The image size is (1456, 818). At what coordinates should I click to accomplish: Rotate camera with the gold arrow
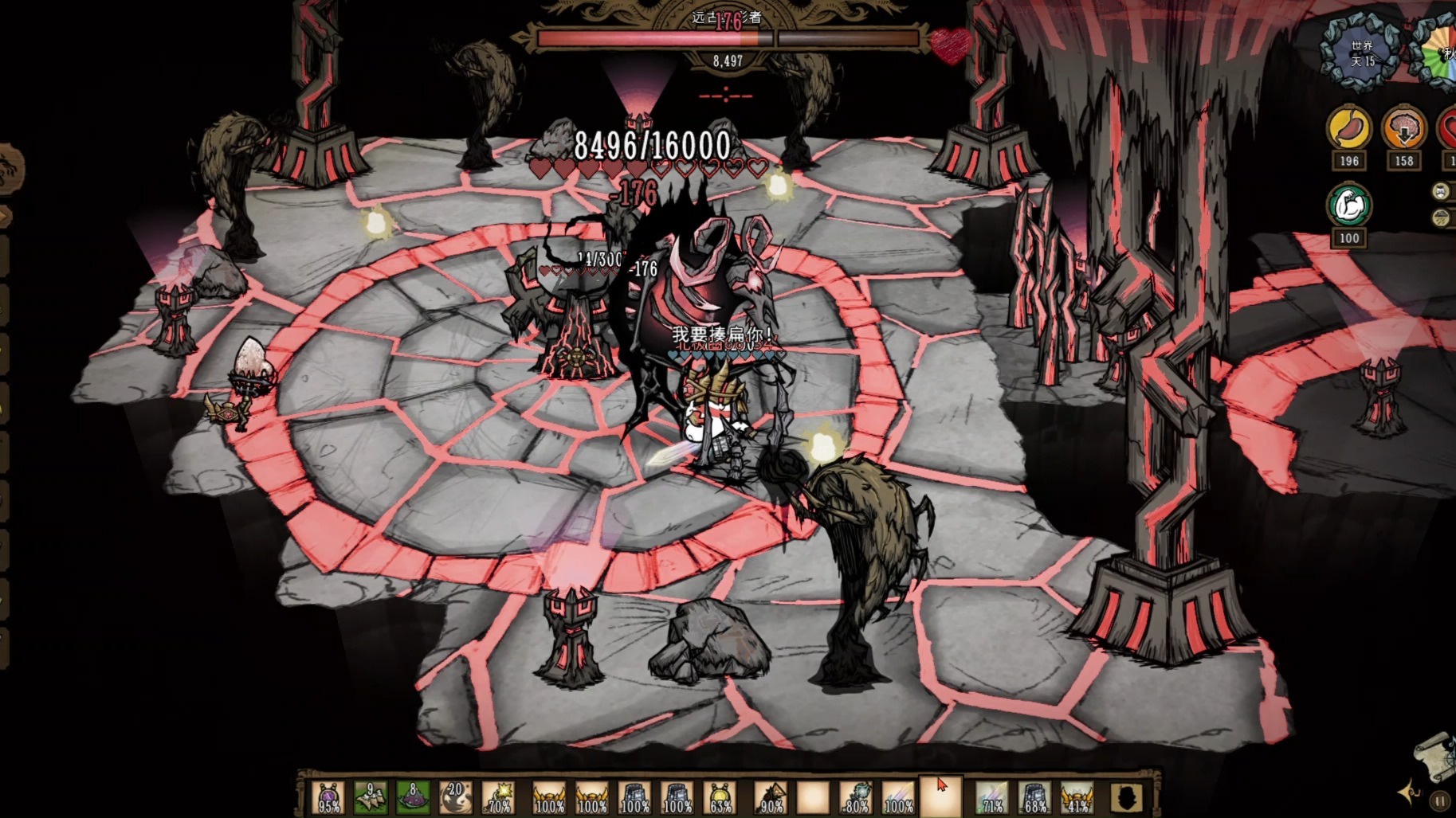[1408, 792]
